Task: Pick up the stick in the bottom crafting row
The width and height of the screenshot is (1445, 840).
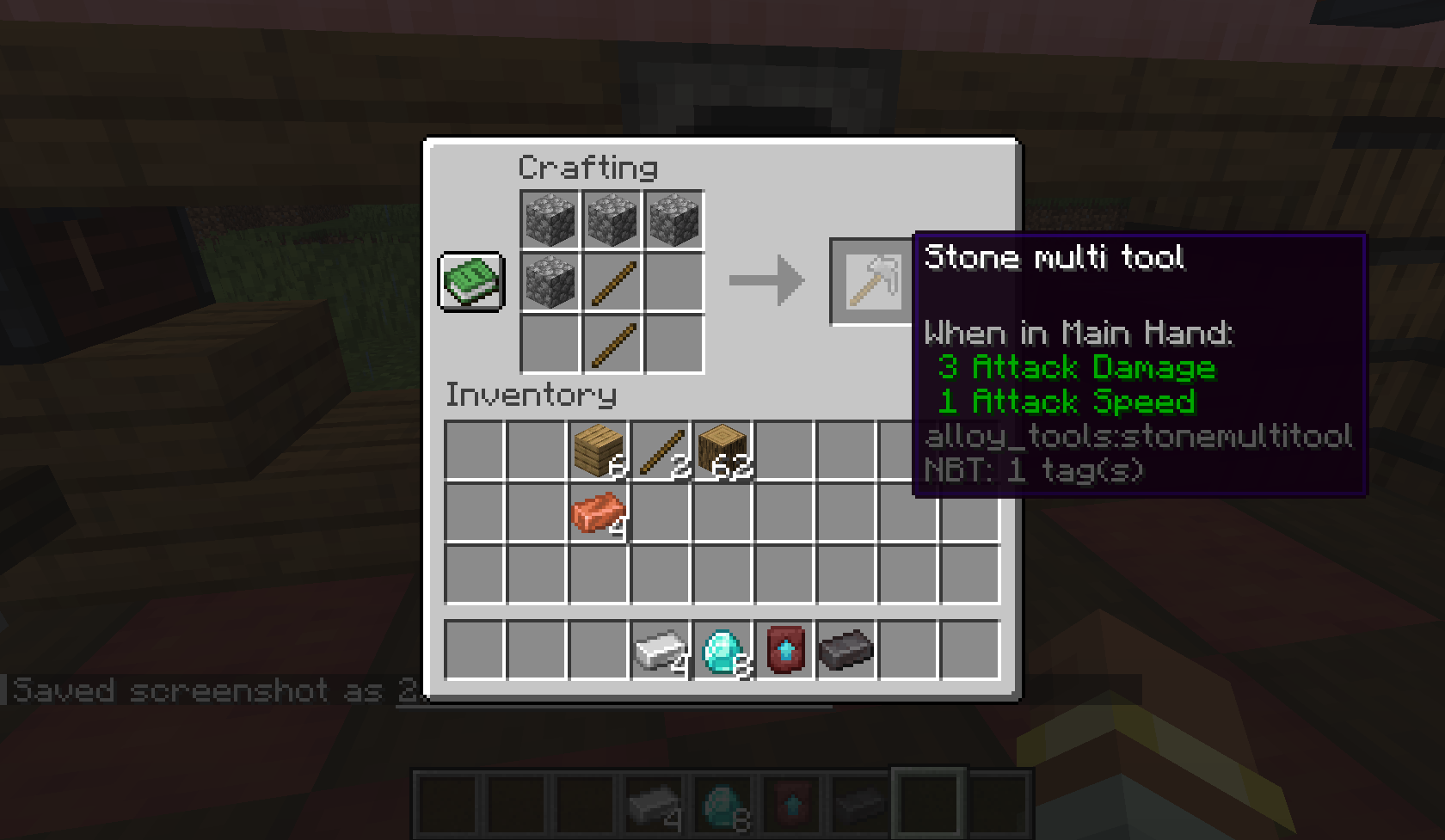Action: pyautogui.click(x=612, y=342)
